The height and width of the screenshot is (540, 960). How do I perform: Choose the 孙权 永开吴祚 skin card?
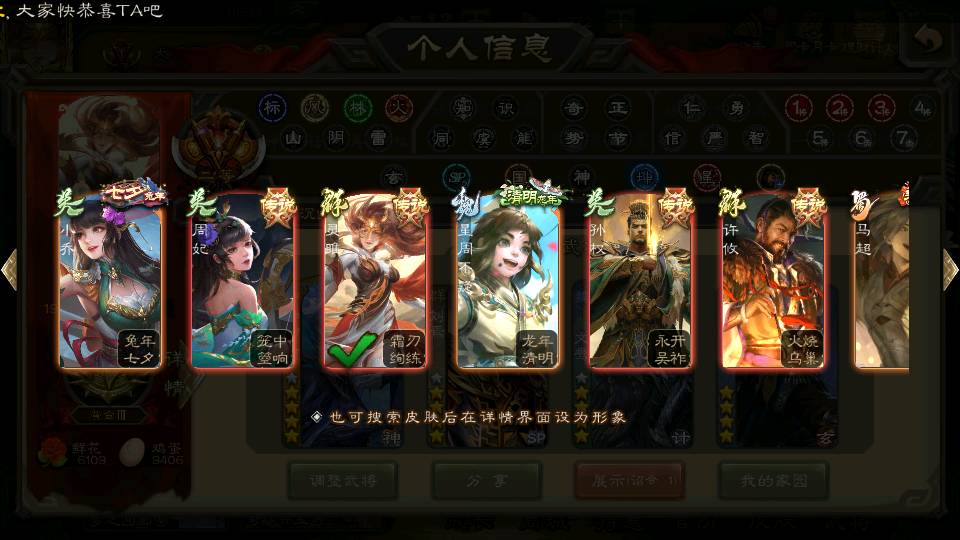pos(641,282)
